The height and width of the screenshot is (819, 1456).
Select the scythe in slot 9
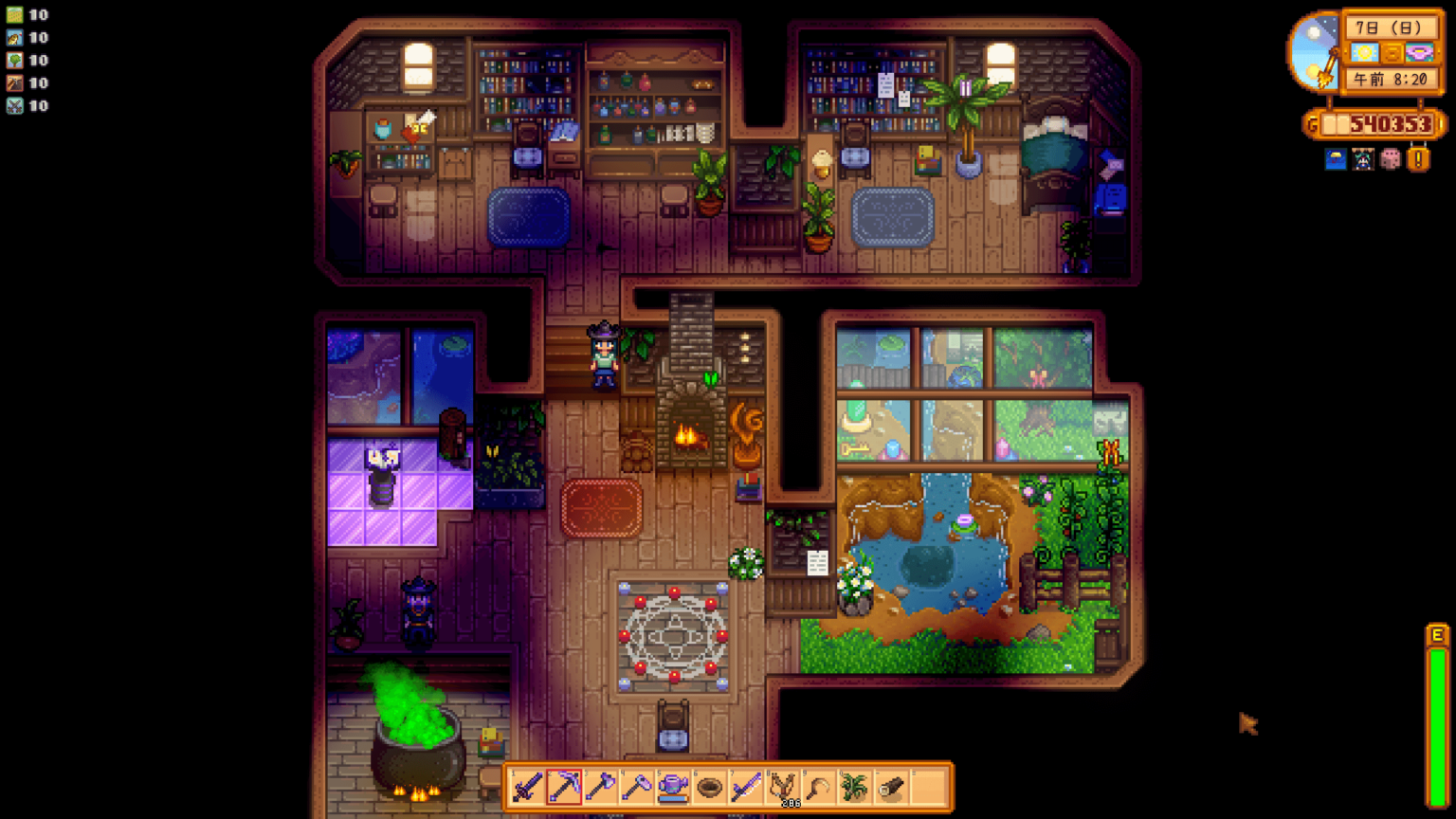click(x=816, y=786)
